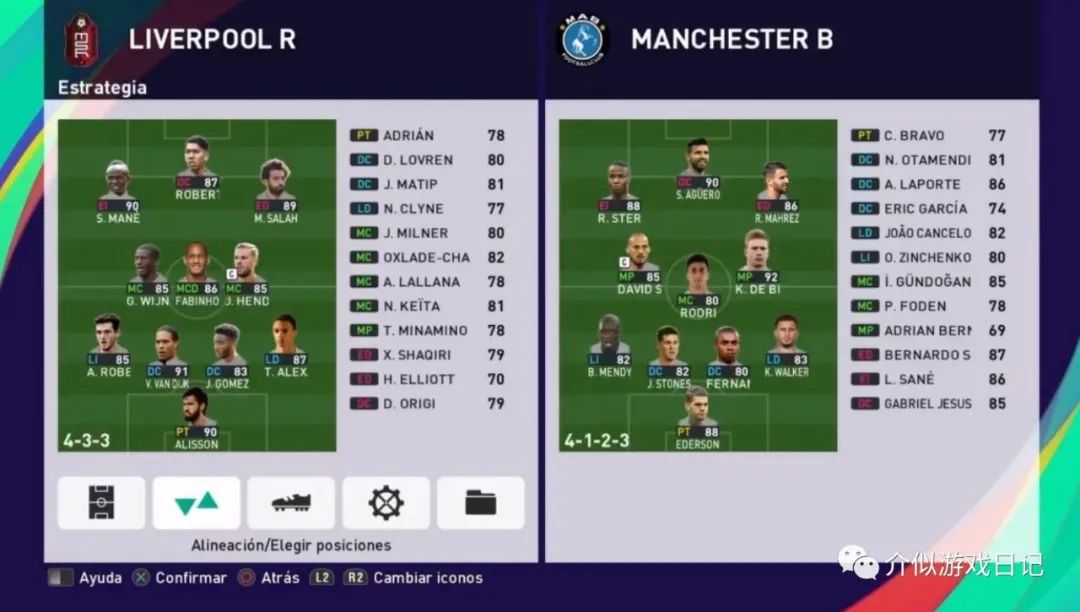Pick D. Origi from the bench list
The image size is (1080, 612).
tap(427, 404)
